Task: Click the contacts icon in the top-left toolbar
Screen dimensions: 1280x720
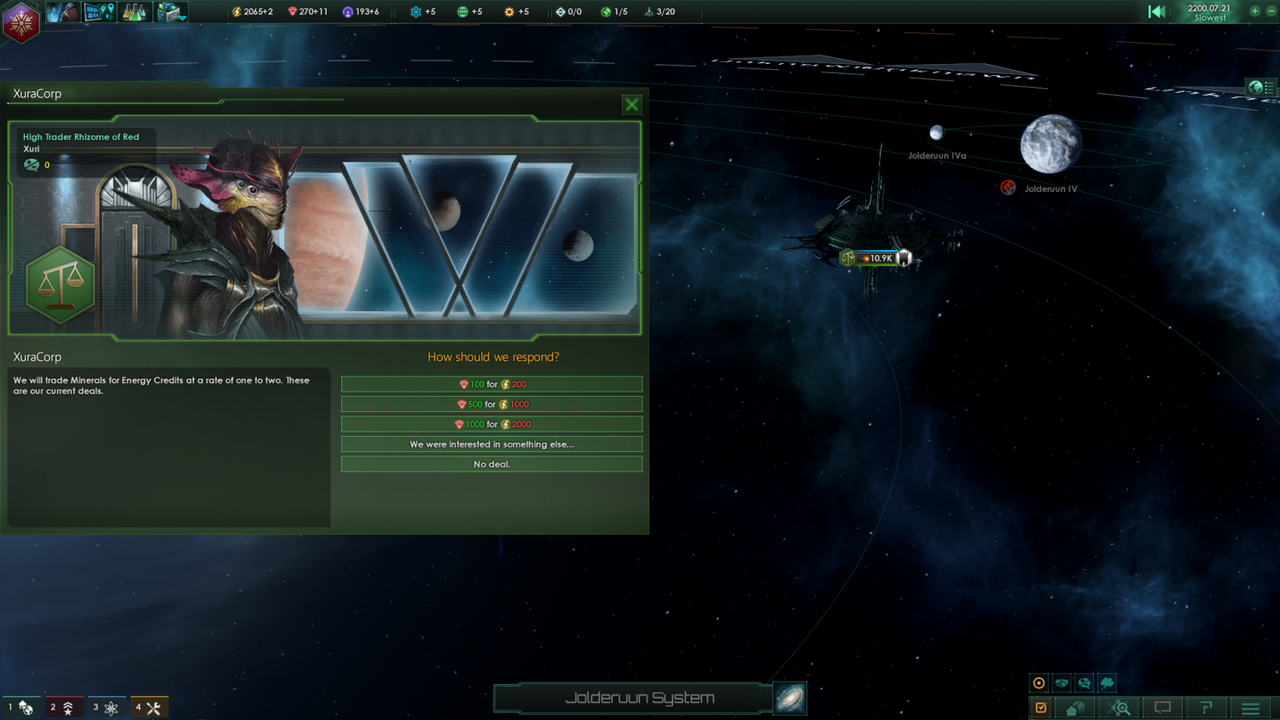Action: click(x=62, y=12)
